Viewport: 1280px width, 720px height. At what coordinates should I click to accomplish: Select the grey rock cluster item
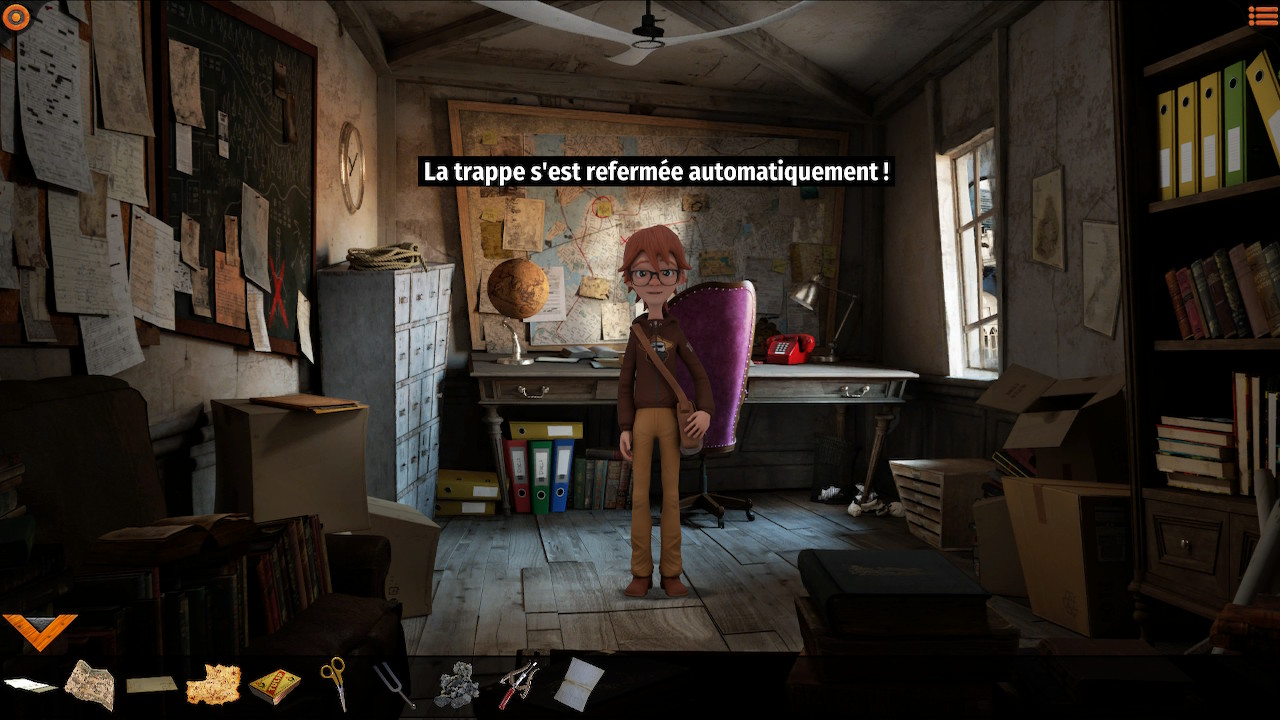[457, 686]
